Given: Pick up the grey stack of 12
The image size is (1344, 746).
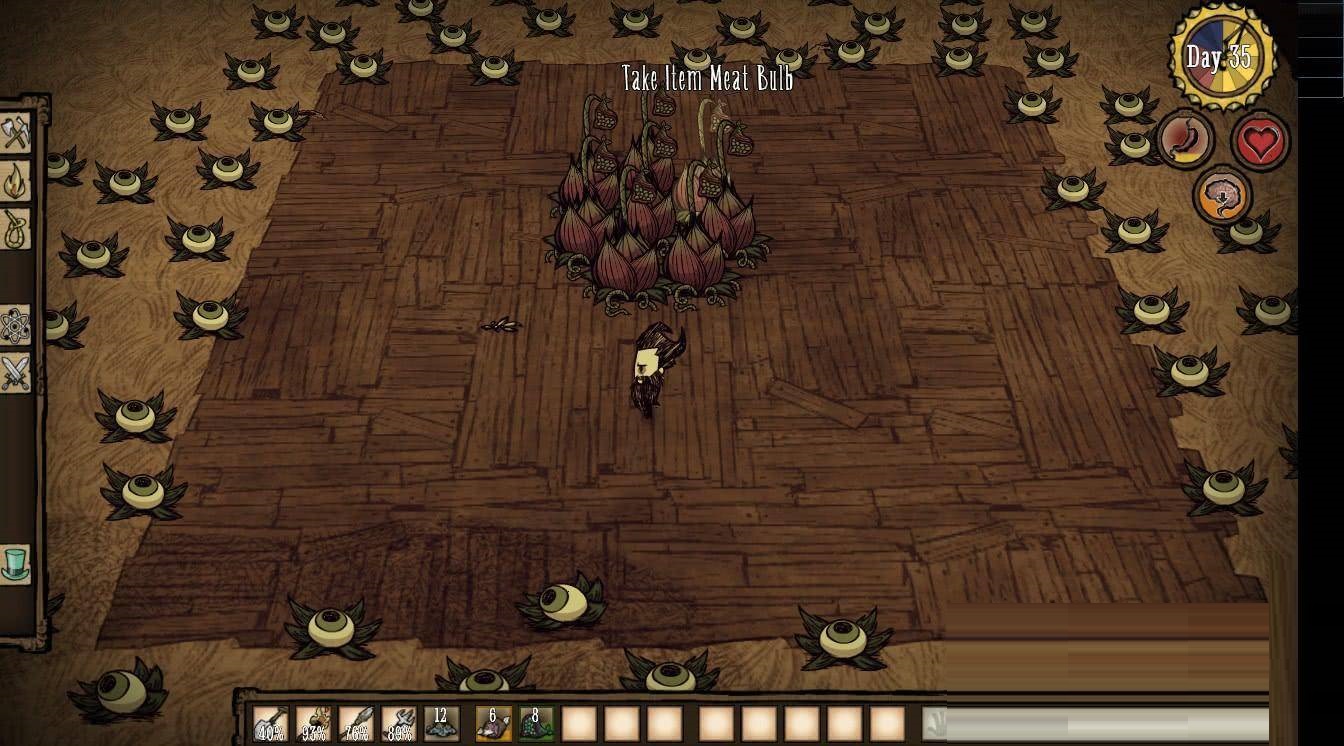Looking at the screenshot, I should (441, 723).
